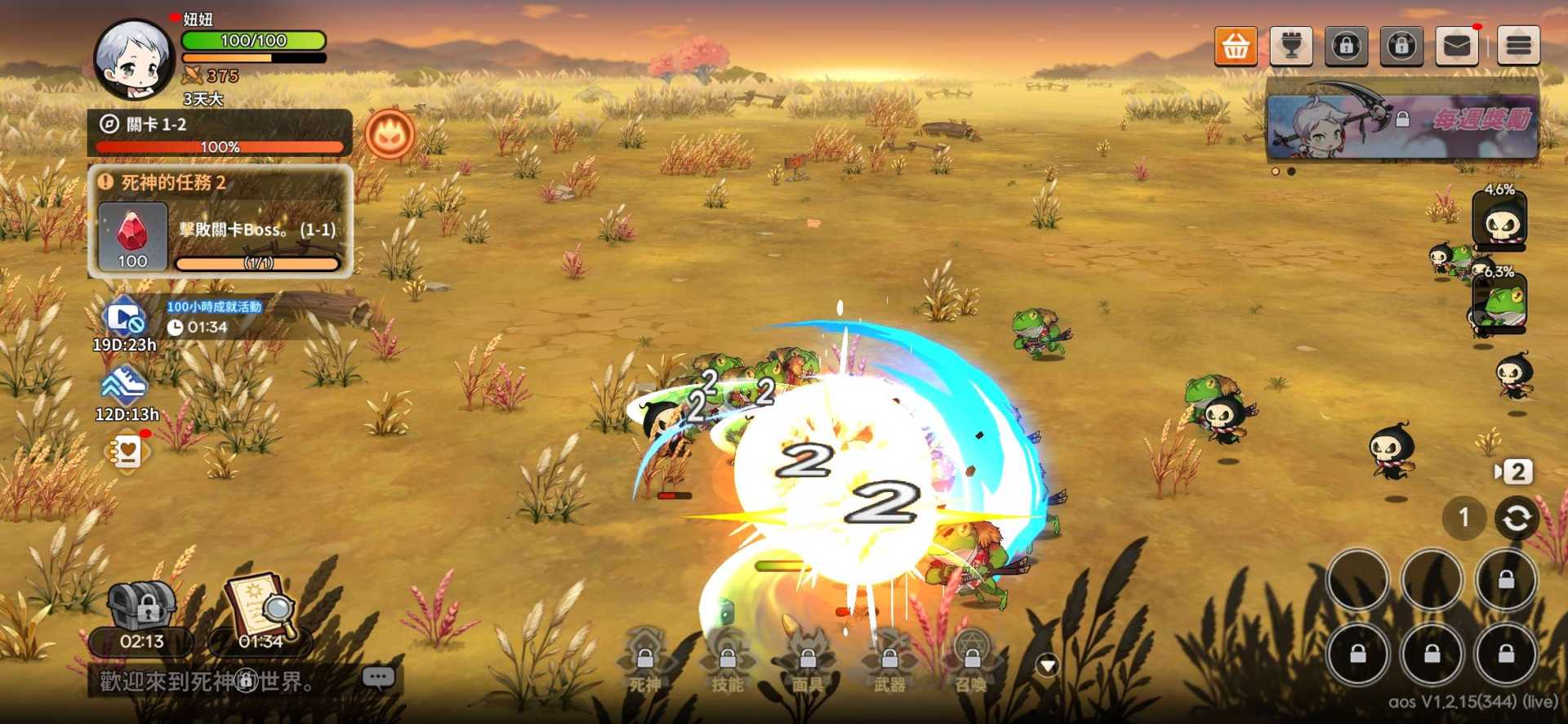Open the heart card icon
The width and height of the screenshot is (1568, 724).
click(127, 451)
